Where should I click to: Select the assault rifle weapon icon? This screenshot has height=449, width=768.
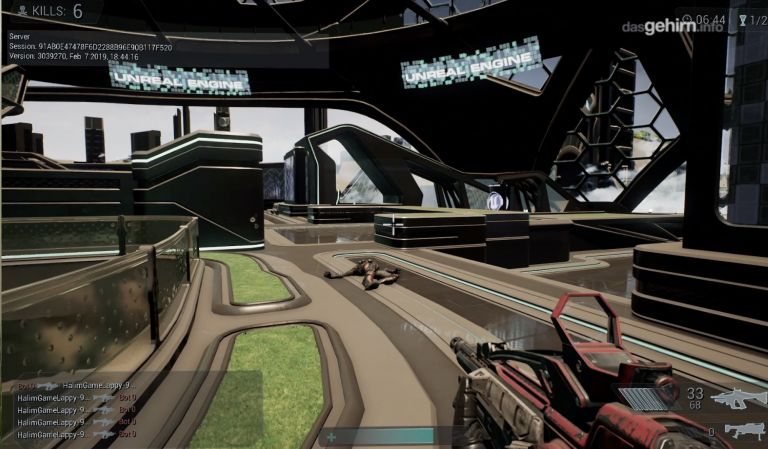click(x=738, y=398)
